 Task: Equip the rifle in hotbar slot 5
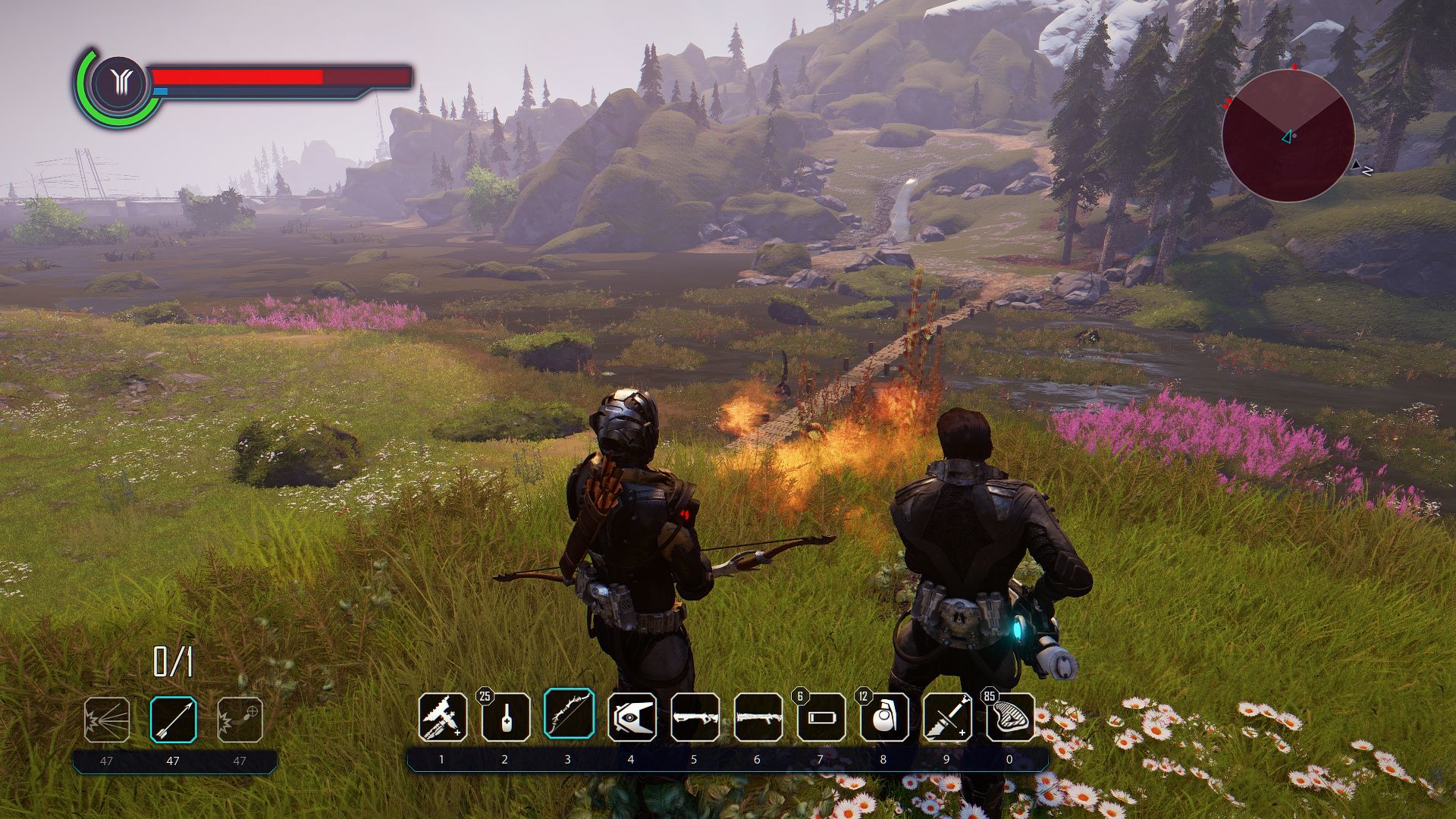[695, 717]
